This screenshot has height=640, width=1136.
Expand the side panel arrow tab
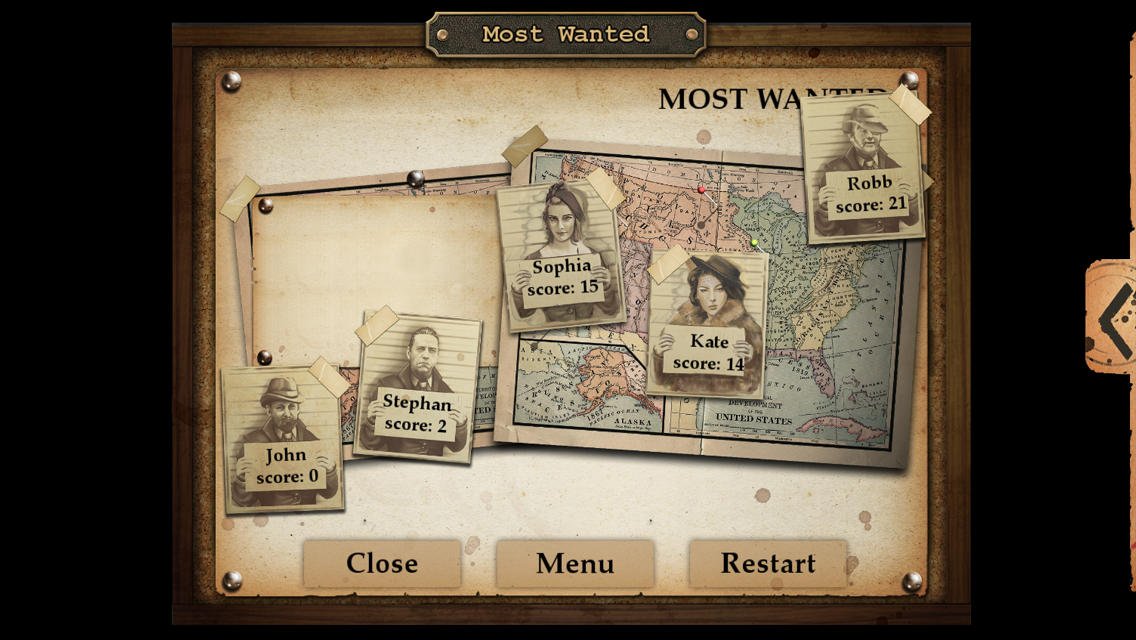pos(1112,316)
